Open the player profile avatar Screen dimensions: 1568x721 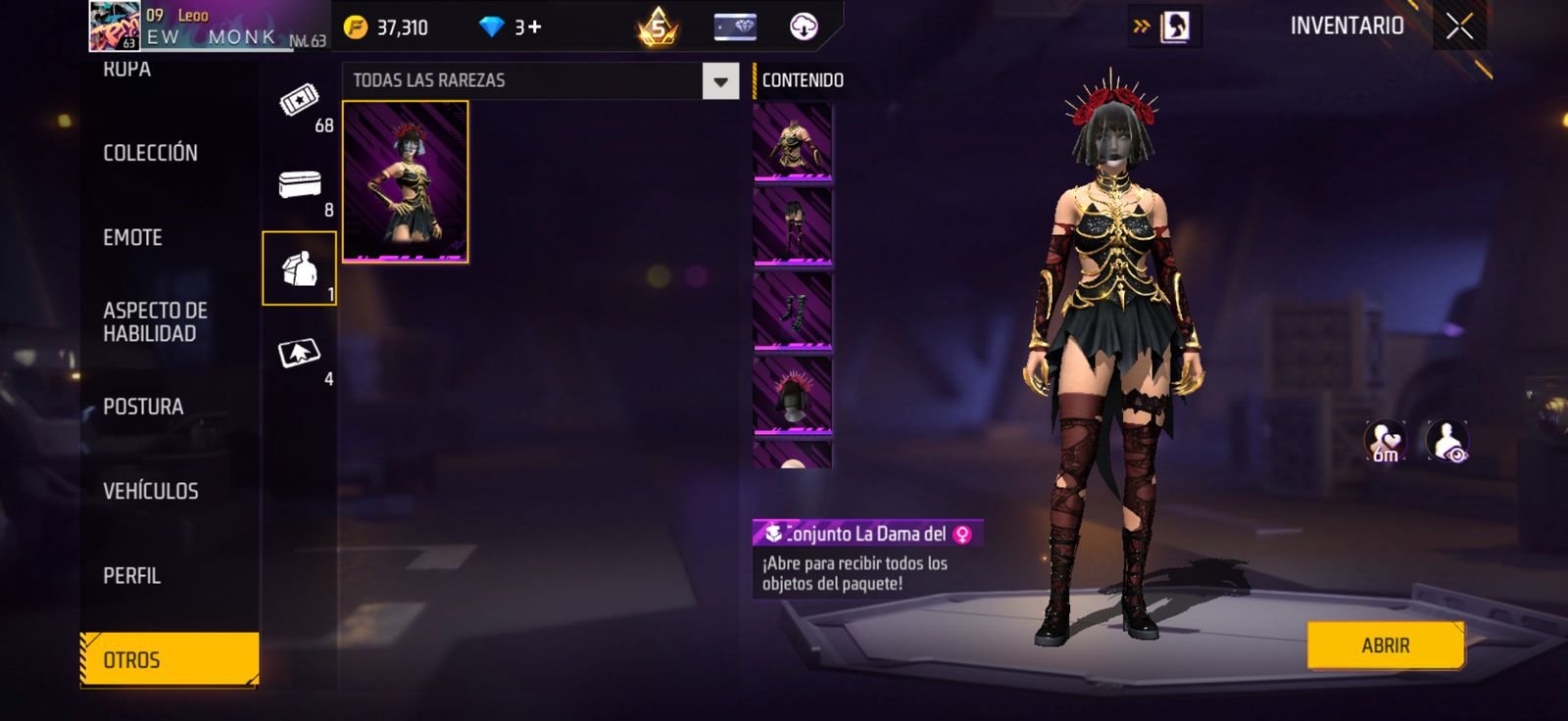click(x=114, y=25)
